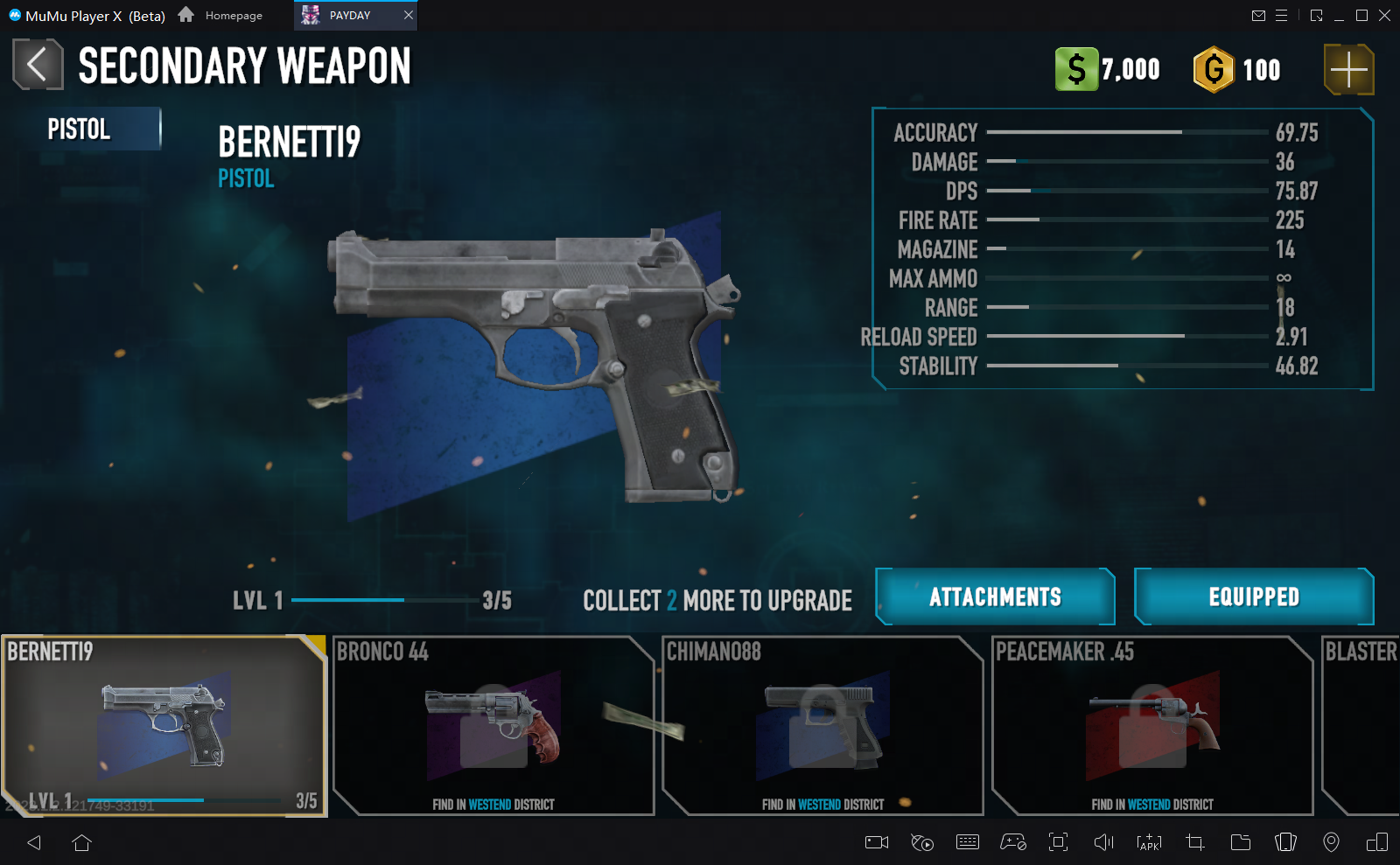Select the Bronco 44 weapon thumbnail
The image size is (1400, 865).
pyautogui.click(x=493, y=726)
